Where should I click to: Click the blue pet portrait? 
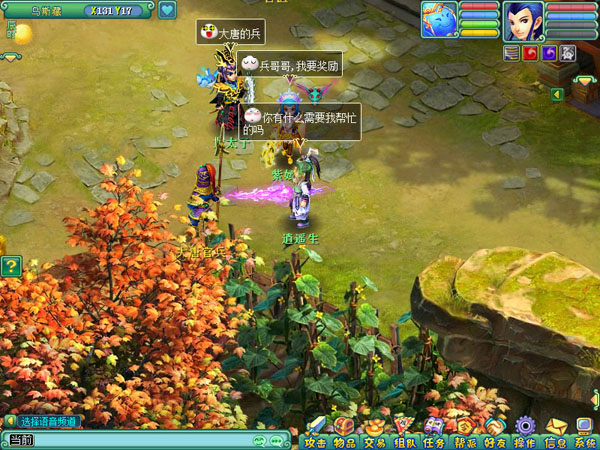[x=440, y=18]
